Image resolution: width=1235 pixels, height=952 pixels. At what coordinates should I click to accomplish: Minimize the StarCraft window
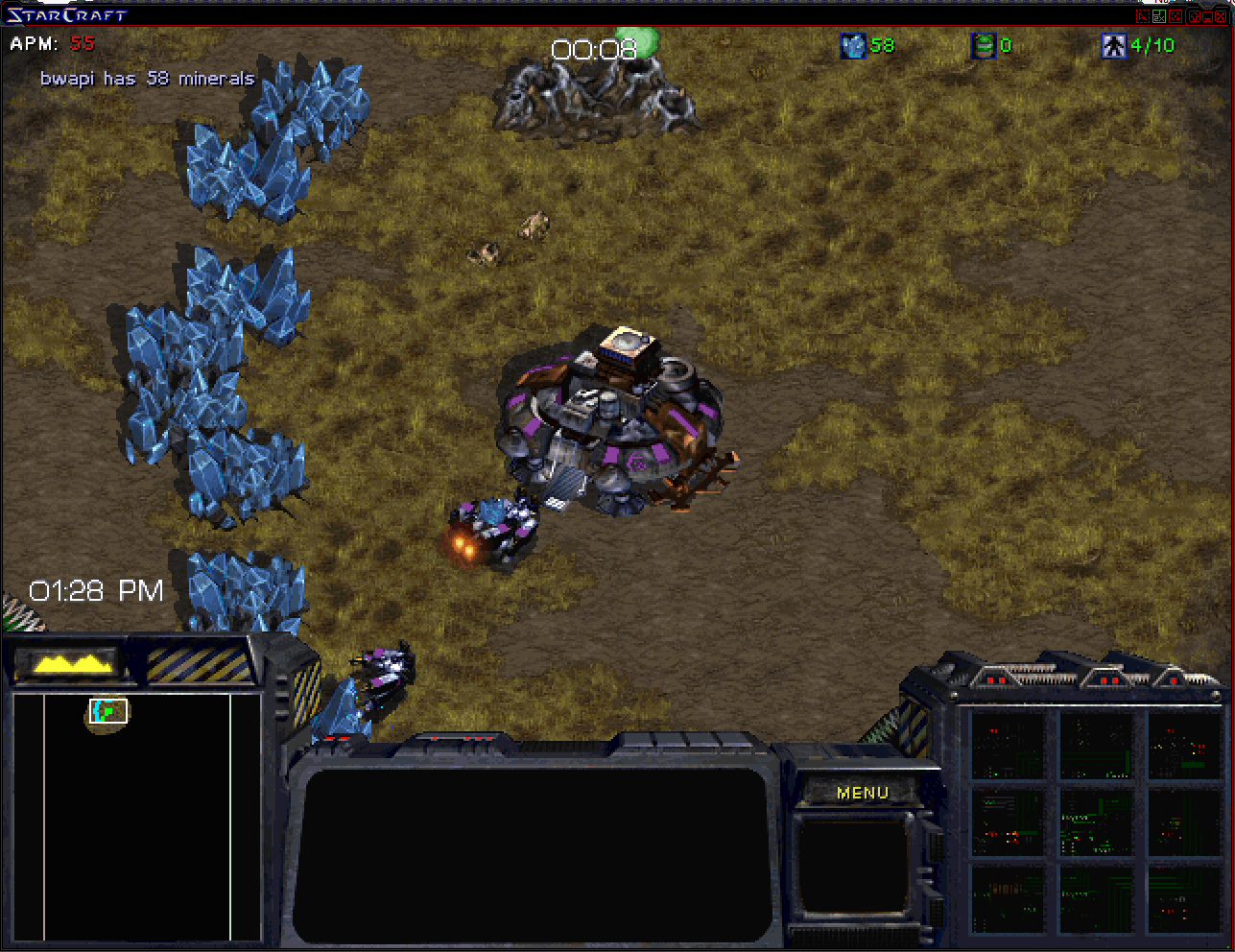[1207, 16]
